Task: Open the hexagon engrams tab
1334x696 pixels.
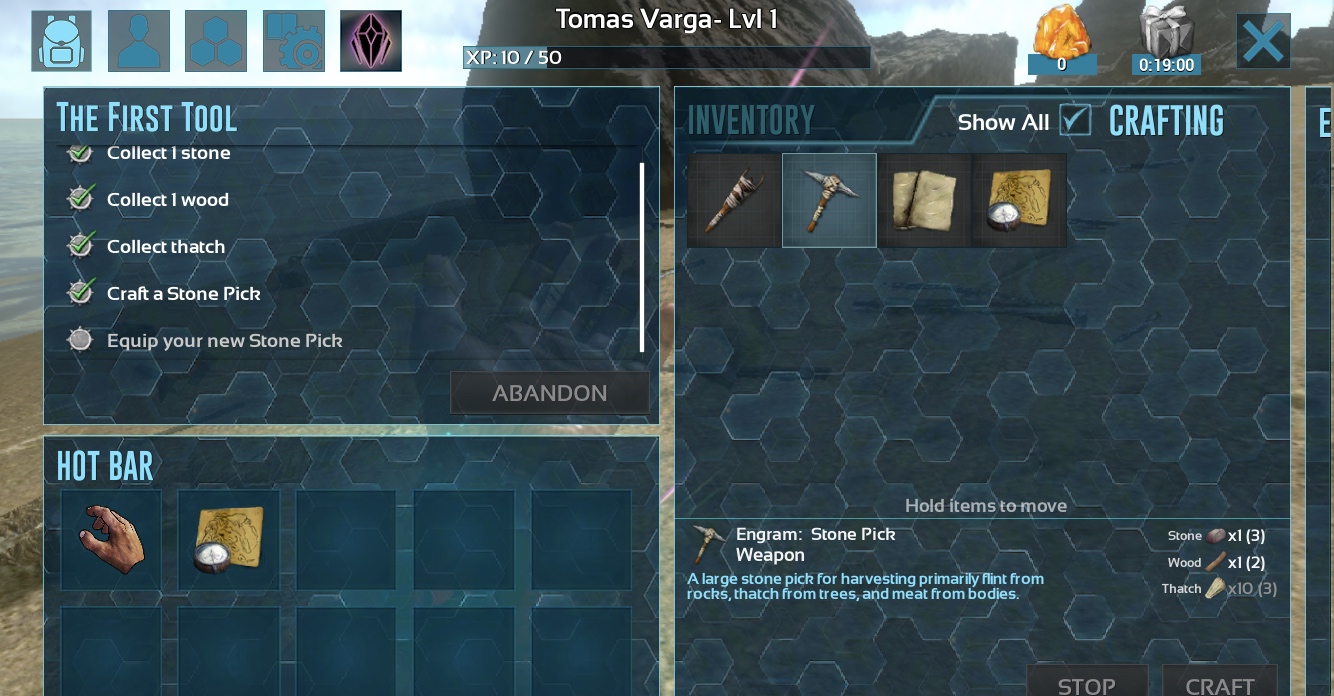Action: pos(216,41)
